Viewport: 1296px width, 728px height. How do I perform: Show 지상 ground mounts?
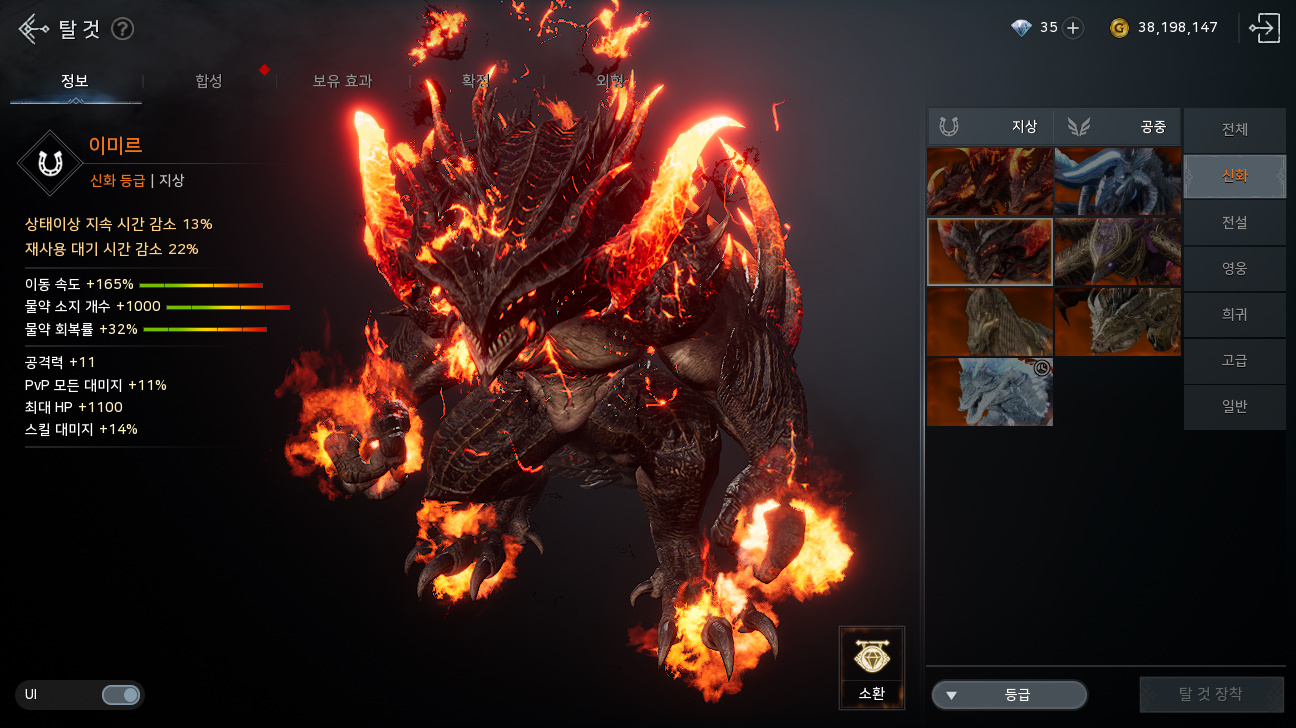[990, 127]
